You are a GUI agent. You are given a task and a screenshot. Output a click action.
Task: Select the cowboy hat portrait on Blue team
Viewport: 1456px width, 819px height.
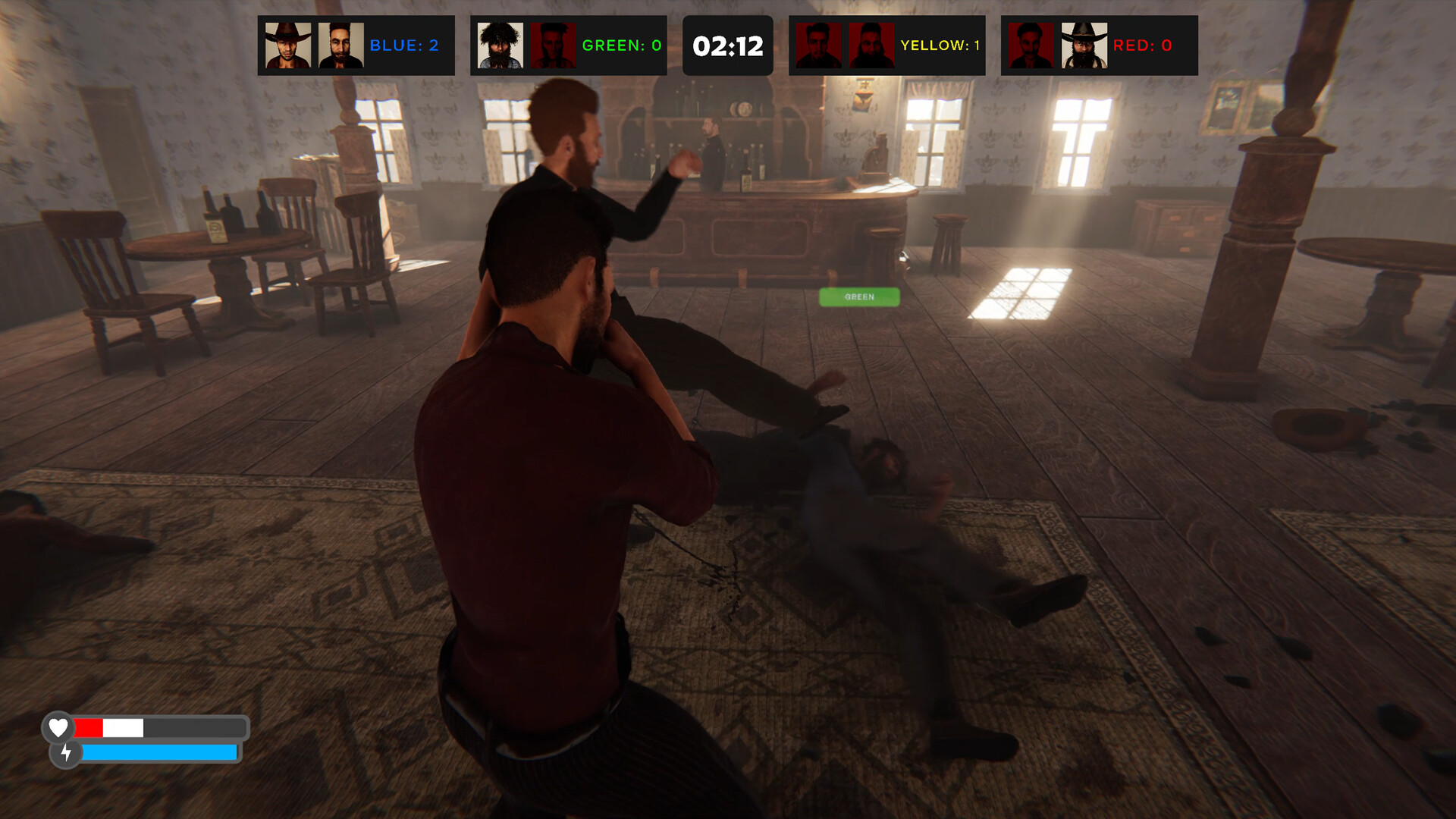[289, 45]
